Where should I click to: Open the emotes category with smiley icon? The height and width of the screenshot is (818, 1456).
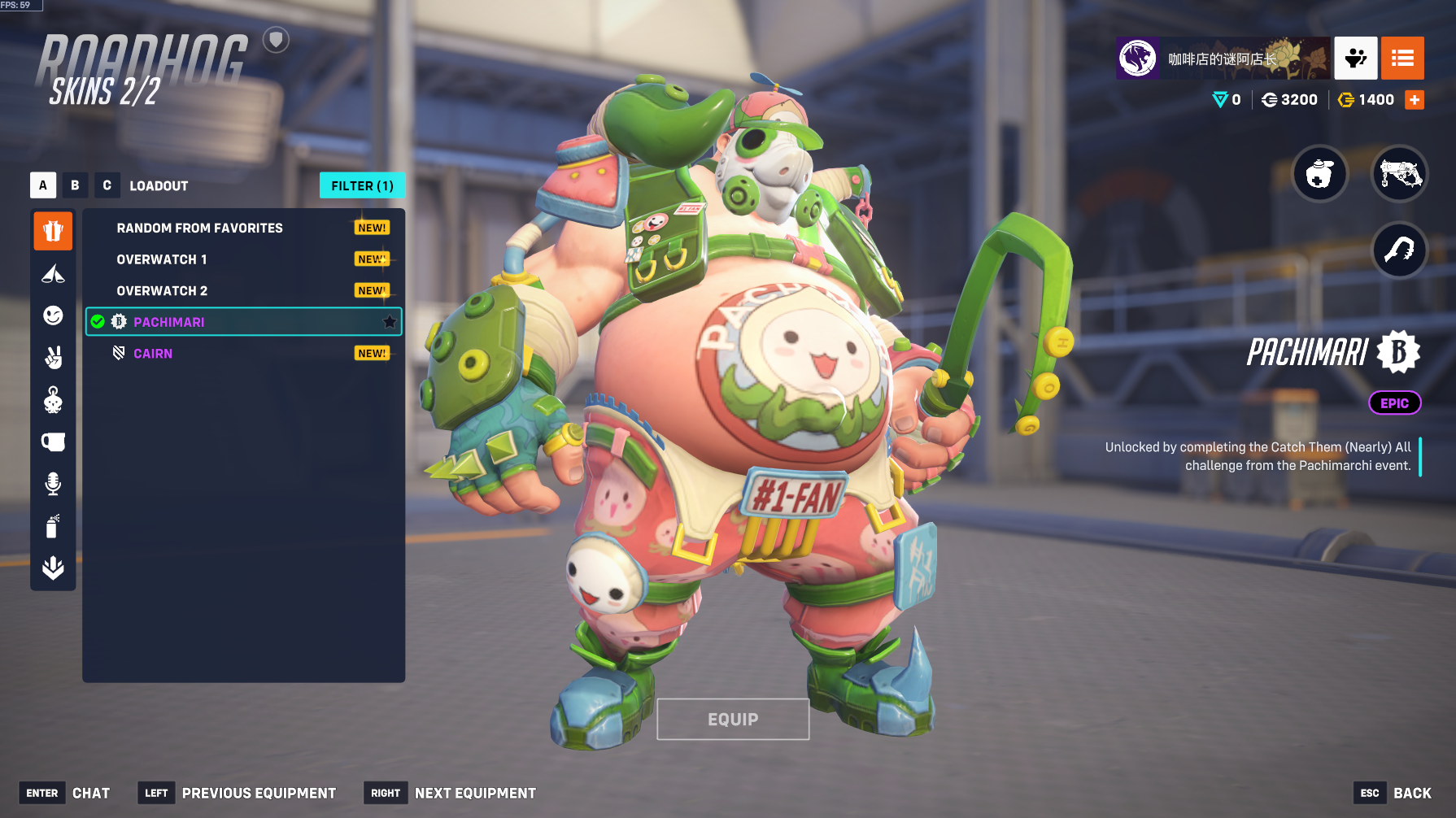click(x=53, y=315)
